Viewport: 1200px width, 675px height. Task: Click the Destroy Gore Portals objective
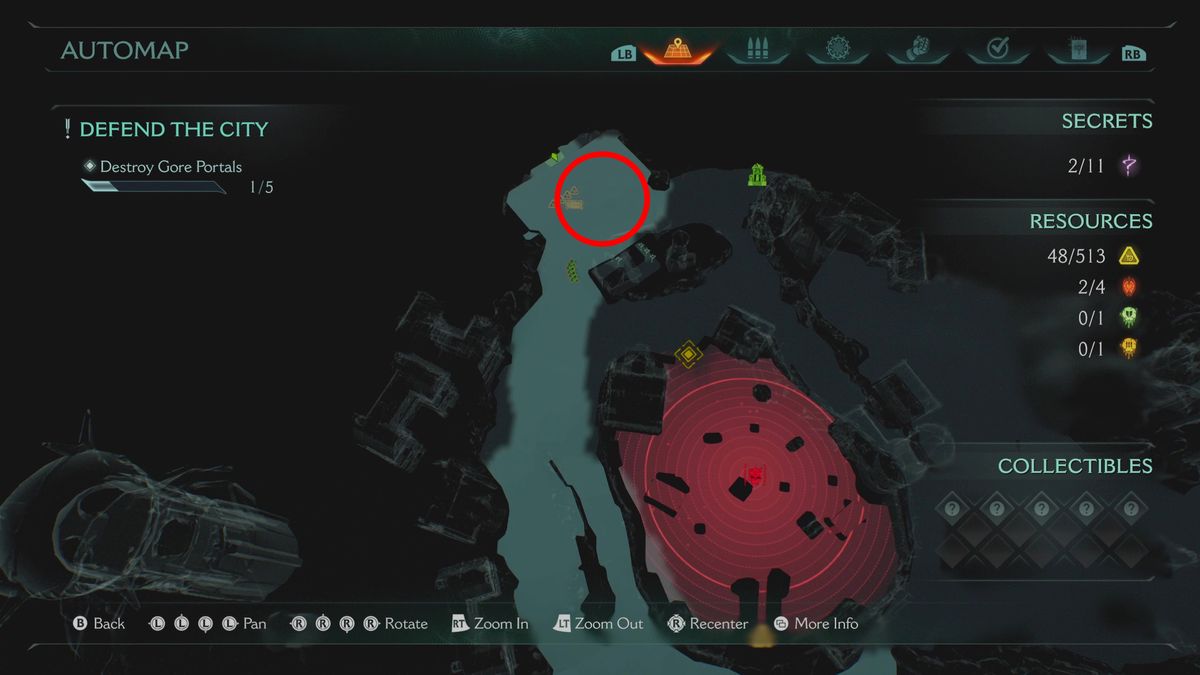point(170,167)
